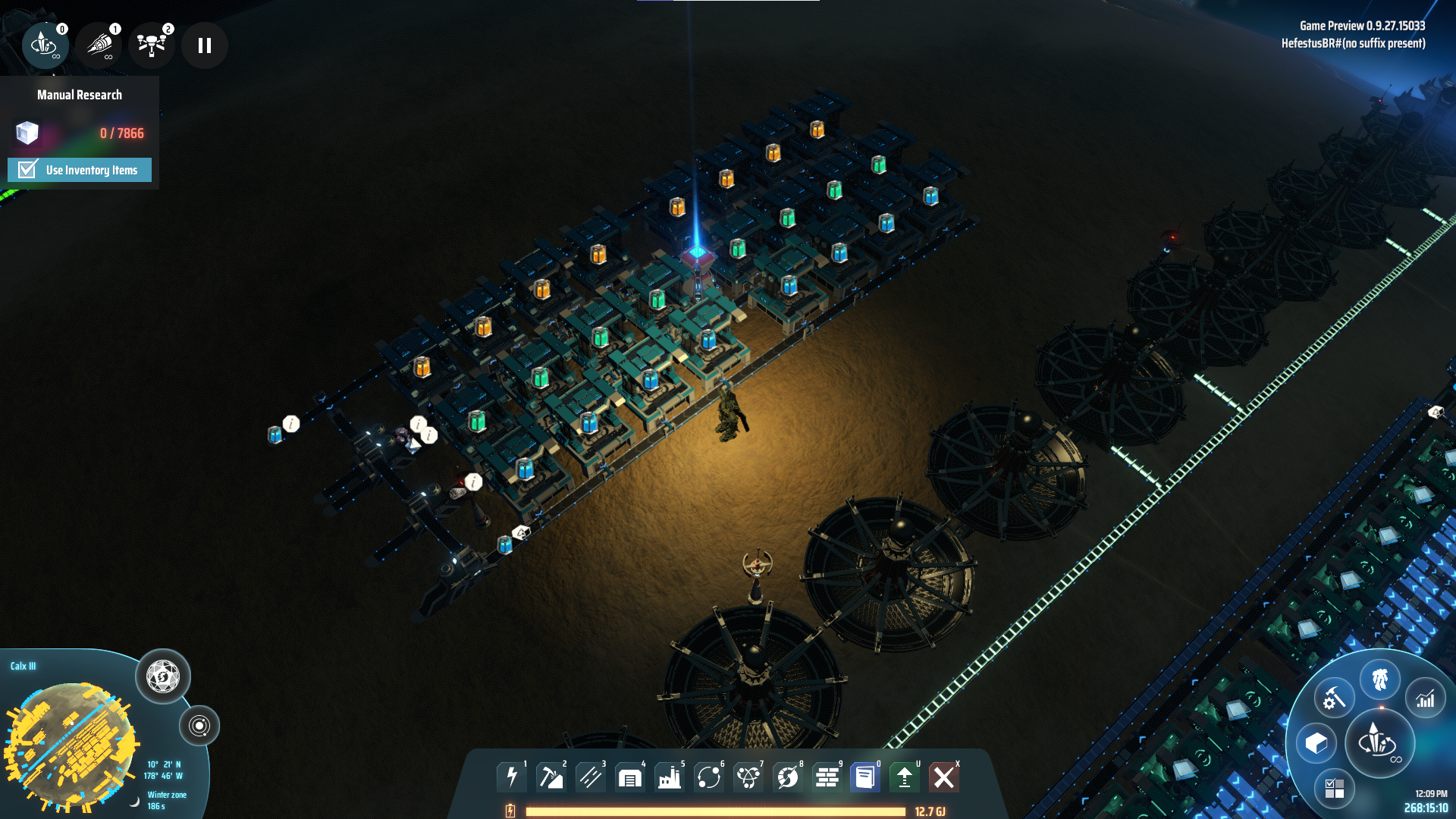Select the drone research queue slot

point(152,45)
